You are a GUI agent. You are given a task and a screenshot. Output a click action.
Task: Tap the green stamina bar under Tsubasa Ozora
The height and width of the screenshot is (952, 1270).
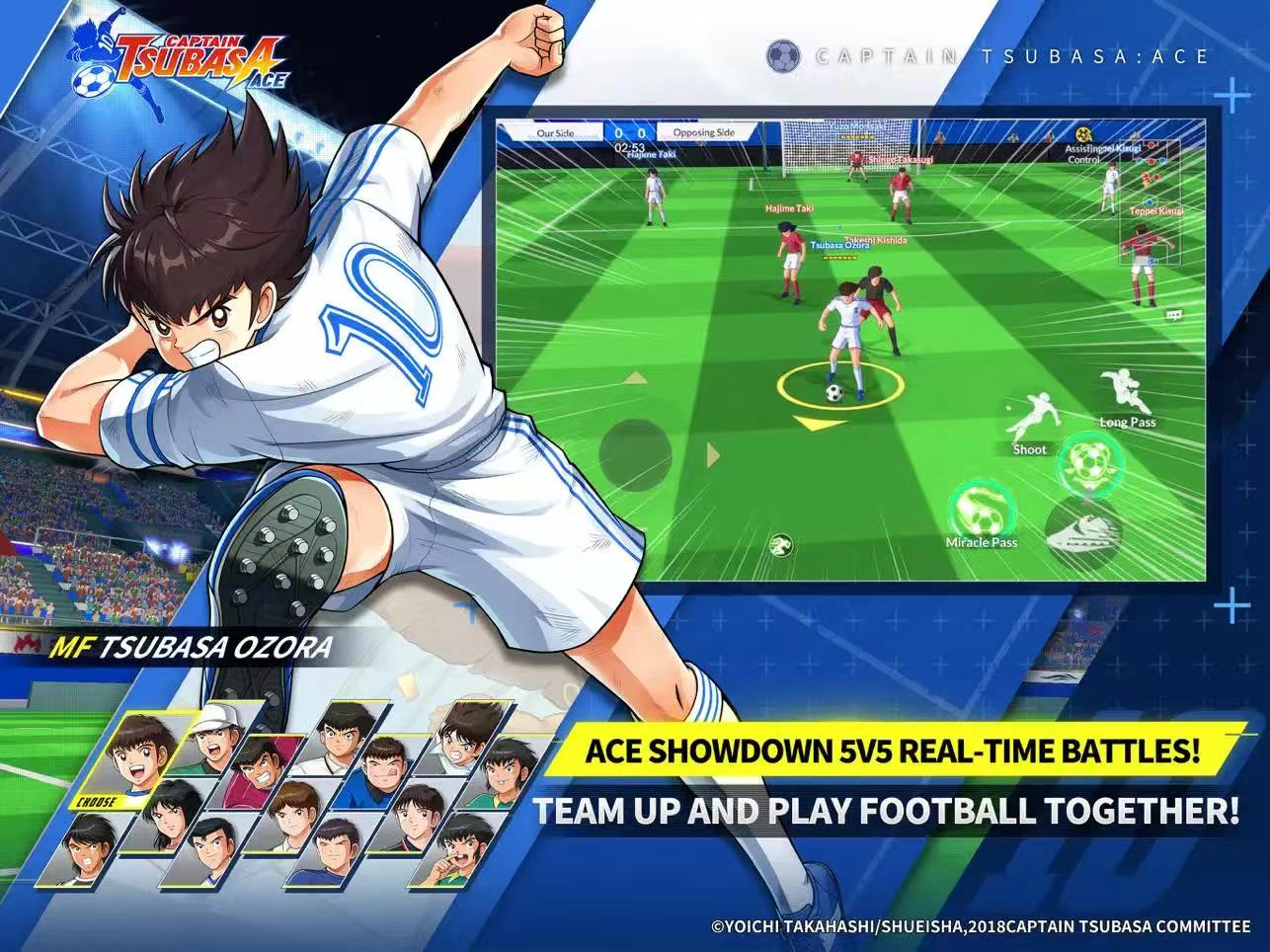pos(839,259)
